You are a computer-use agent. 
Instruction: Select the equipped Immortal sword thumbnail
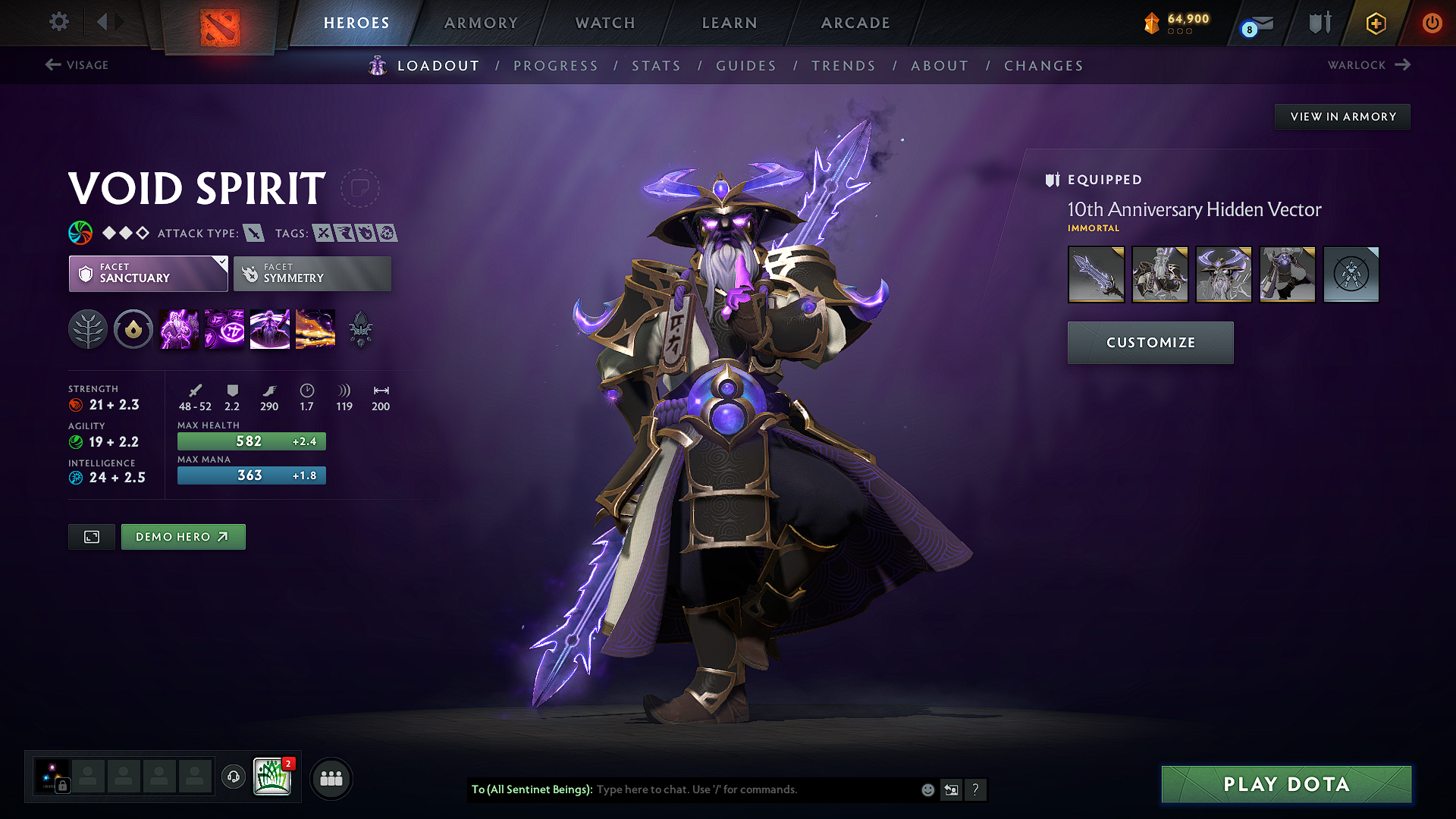(x=1096, y=274)
